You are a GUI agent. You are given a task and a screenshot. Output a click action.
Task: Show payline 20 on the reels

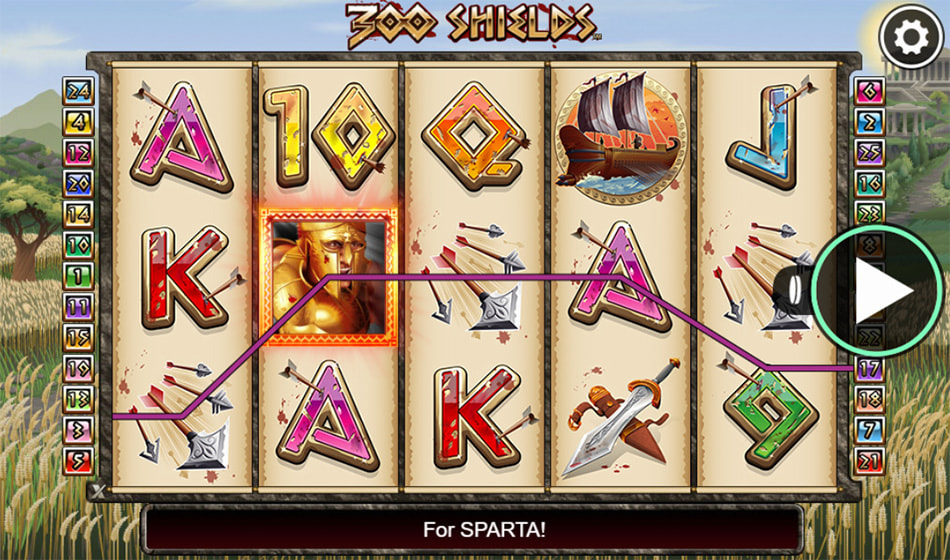pos(78,184)
